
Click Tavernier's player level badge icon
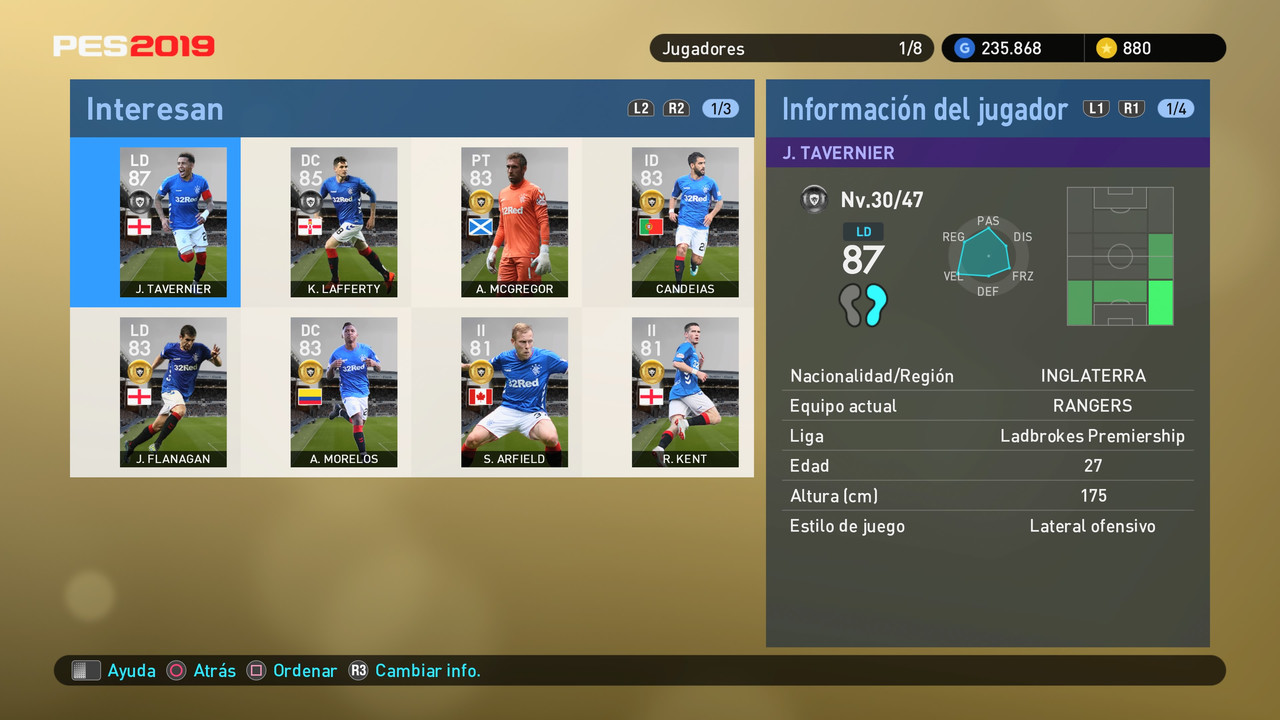[814, 199]
